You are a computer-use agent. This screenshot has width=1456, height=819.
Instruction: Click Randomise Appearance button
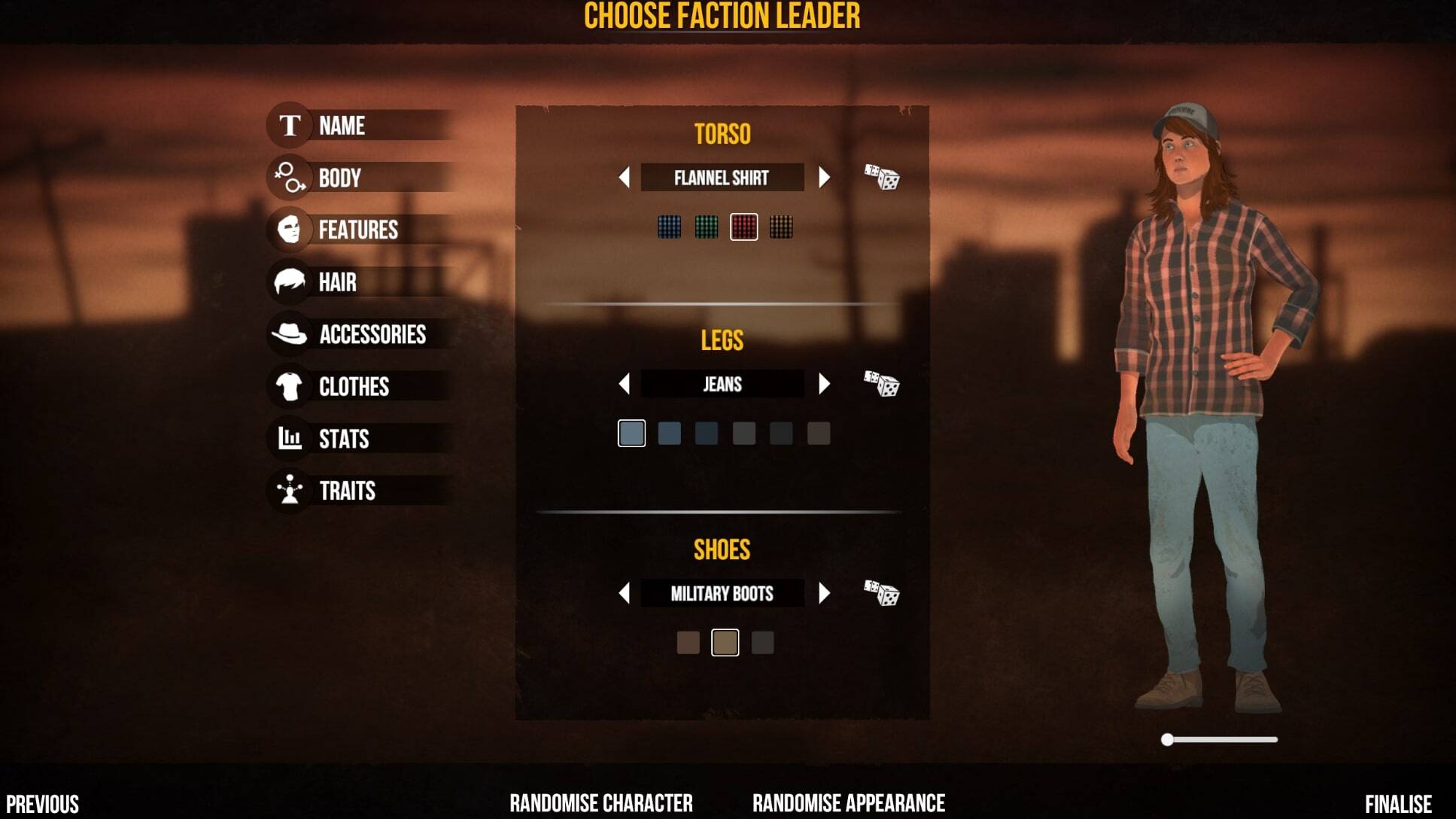click(848, 803)
